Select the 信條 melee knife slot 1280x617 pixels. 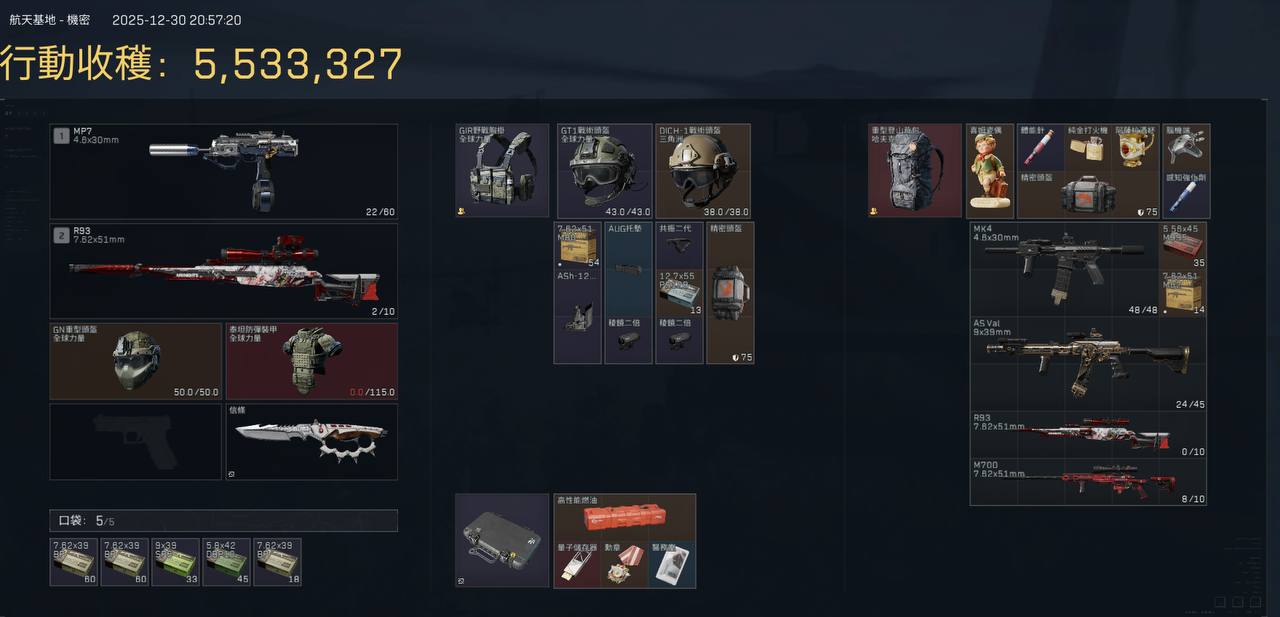[x=311, y=441]
